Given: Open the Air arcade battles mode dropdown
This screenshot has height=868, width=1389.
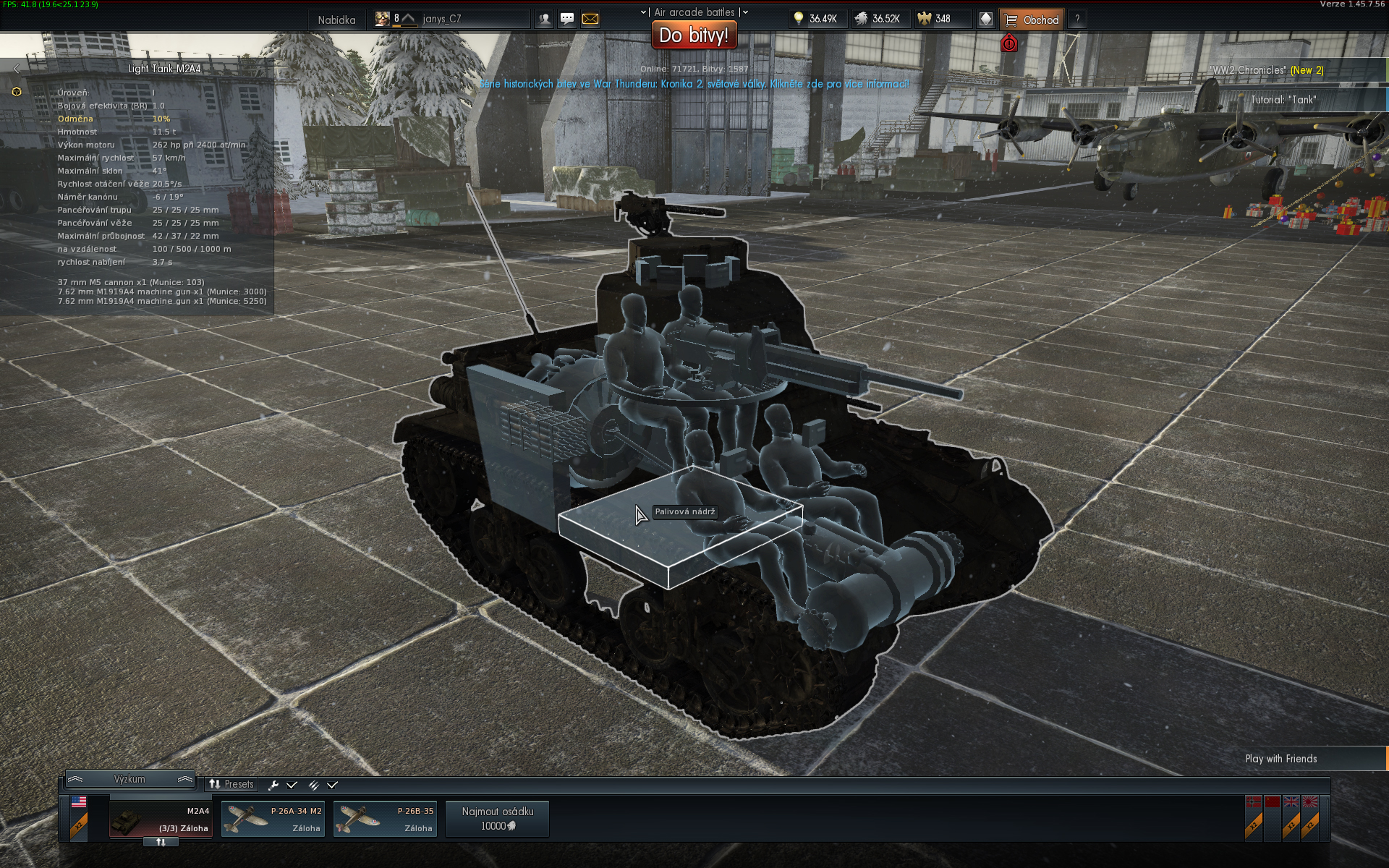Looking at the screenshot, I should click(x=694, y=12).
